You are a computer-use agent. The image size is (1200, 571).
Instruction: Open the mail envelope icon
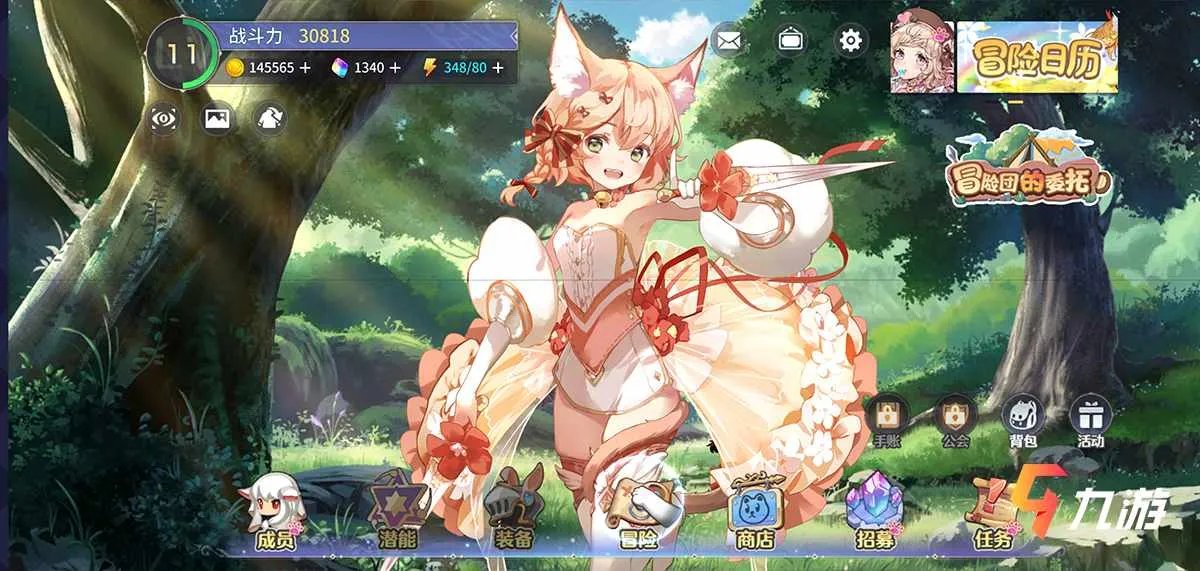tap(730, 41)
